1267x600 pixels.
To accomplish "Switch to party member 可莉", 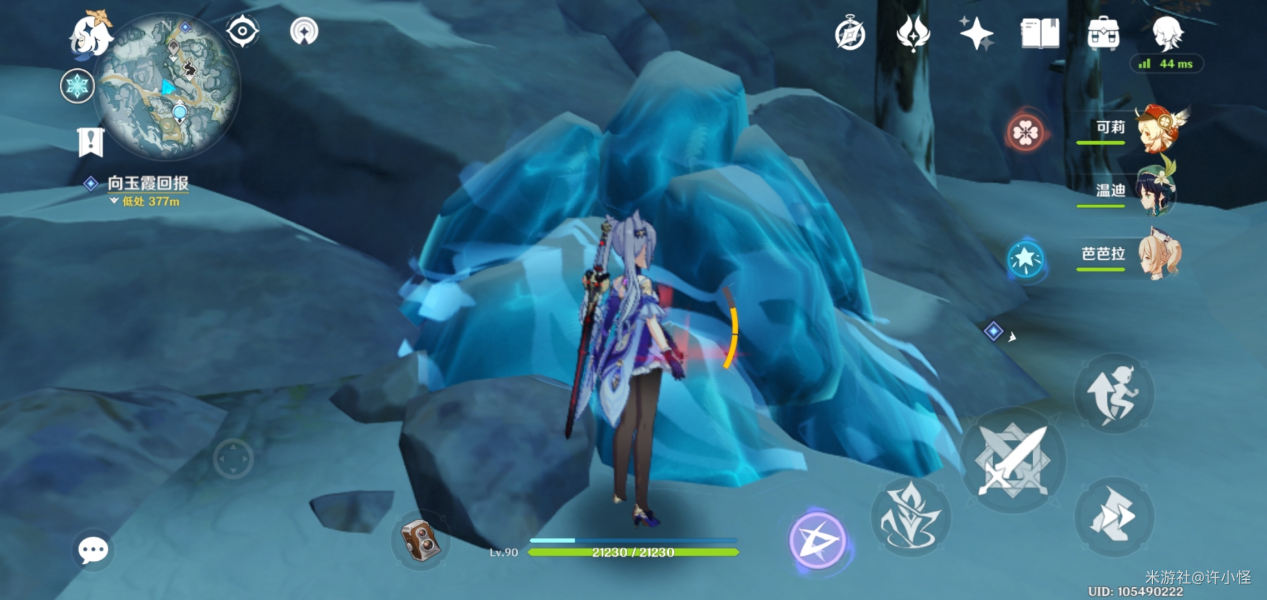I will point(1155,129).
